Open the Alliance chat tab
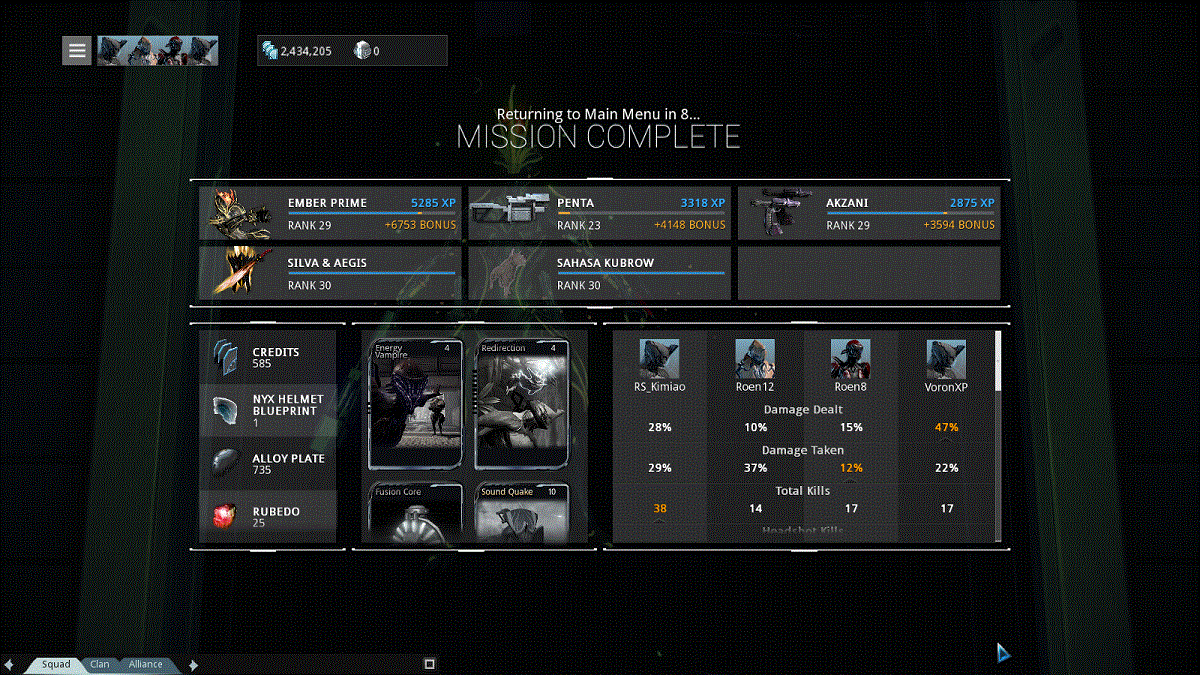The width and height of the screenshot is (1200, 675). 145,664
